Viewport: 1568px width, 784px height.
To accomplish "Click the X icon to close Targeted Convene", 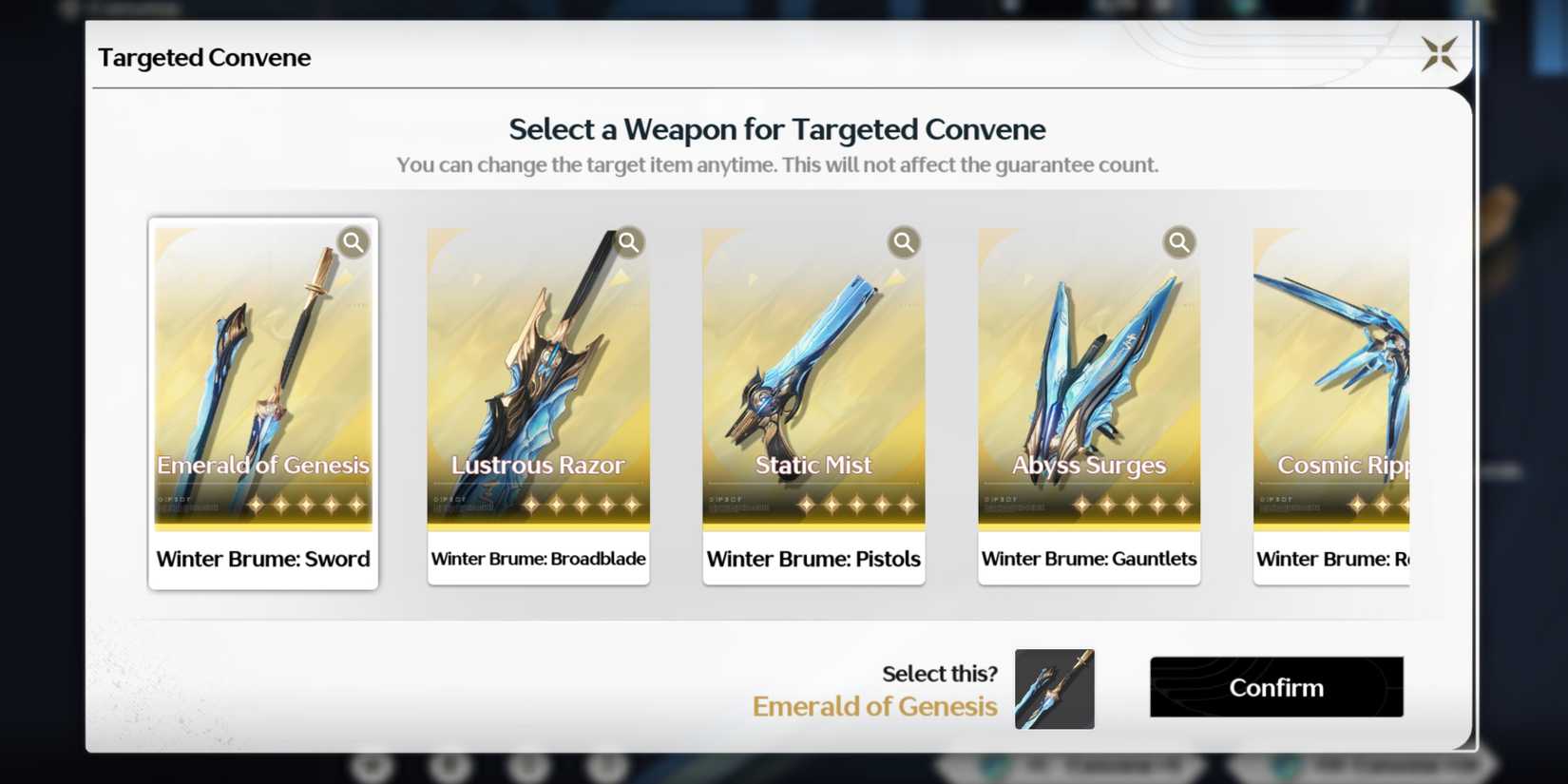I will pos(1441,54).
